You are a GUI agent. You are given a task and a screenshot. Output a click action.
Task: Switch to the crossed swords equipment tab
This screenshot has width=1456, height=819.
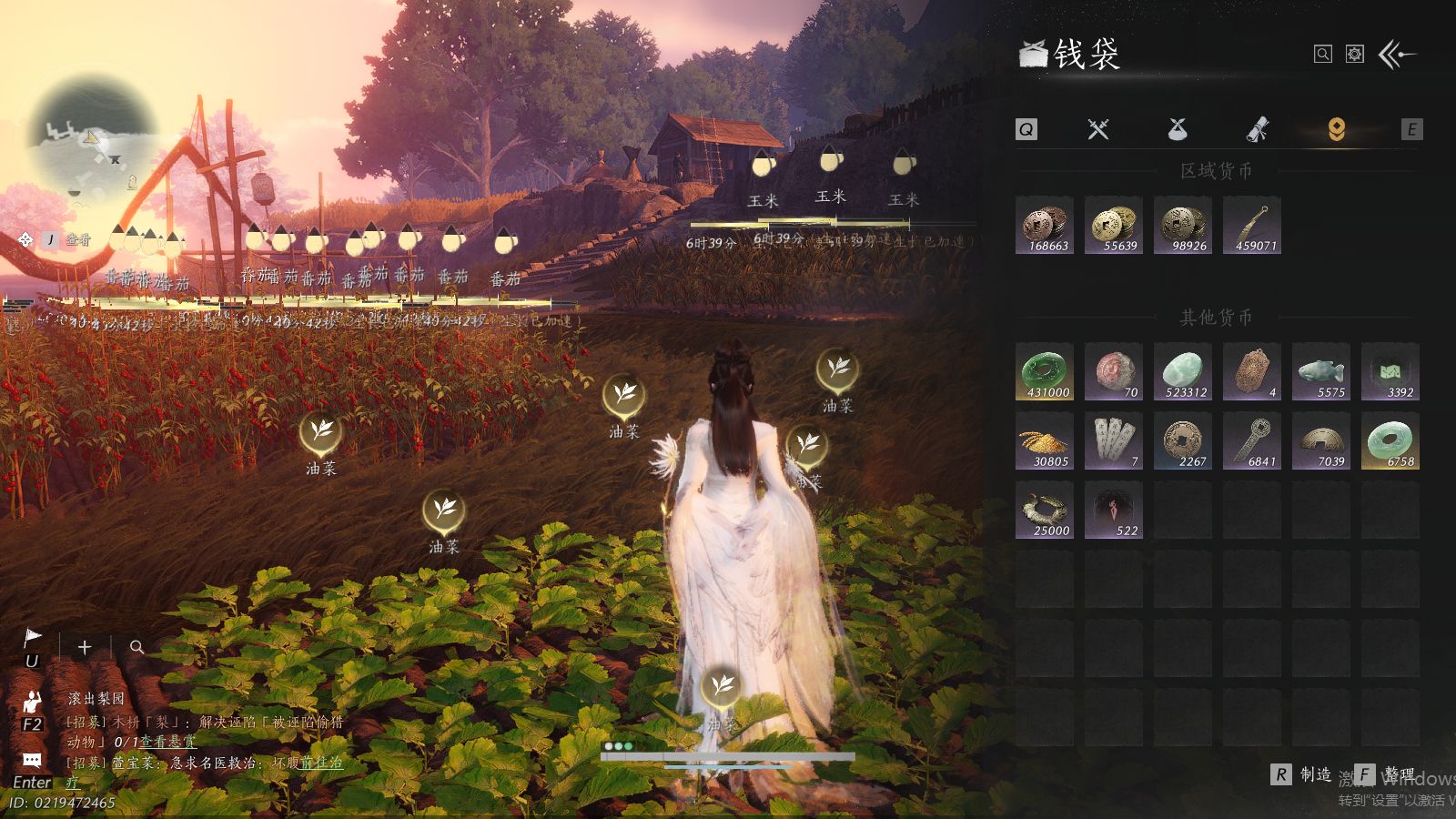[x=1098, y=129]
